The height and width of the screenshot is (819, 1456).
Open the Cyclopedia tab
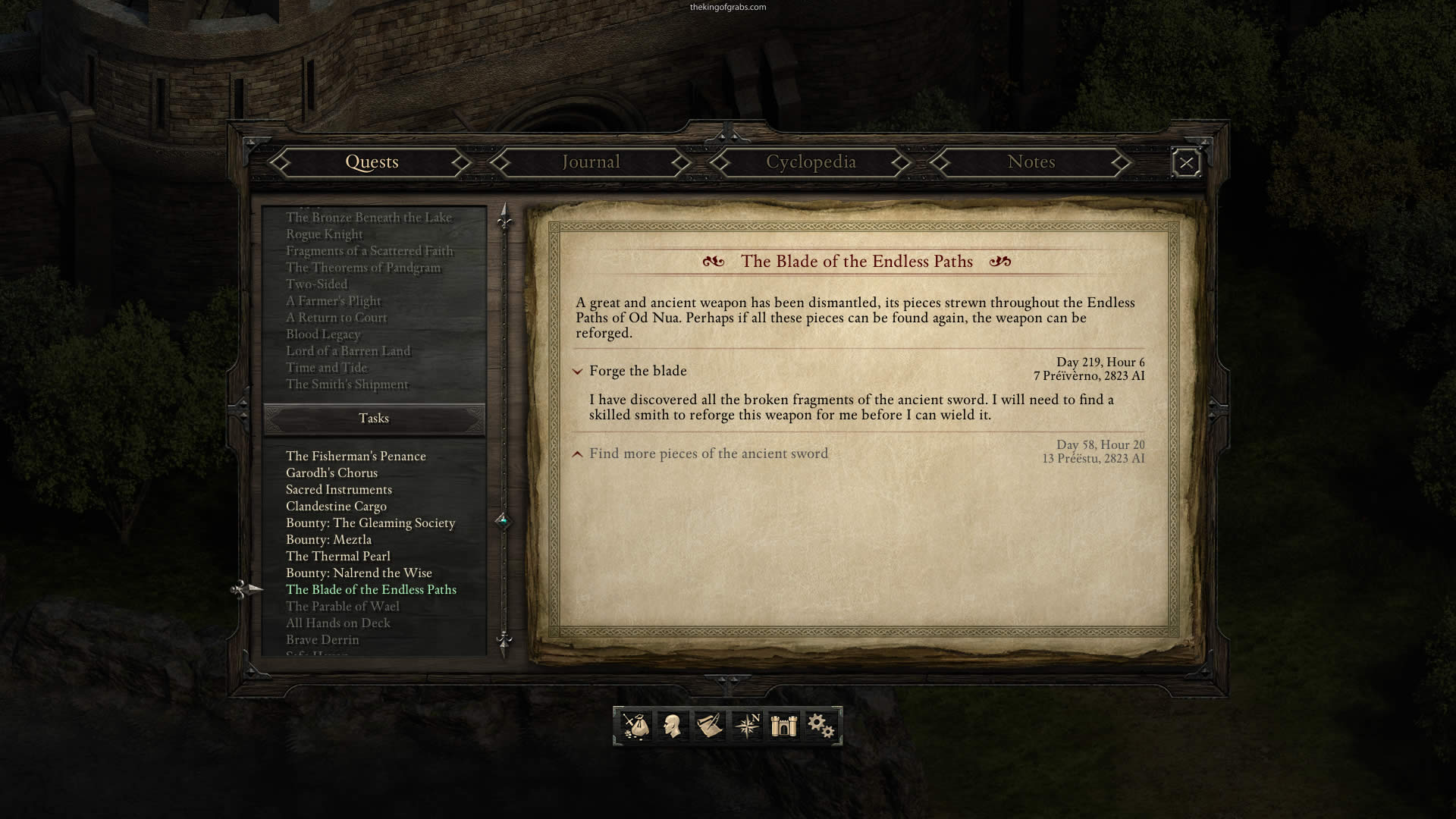pos(811,162)
